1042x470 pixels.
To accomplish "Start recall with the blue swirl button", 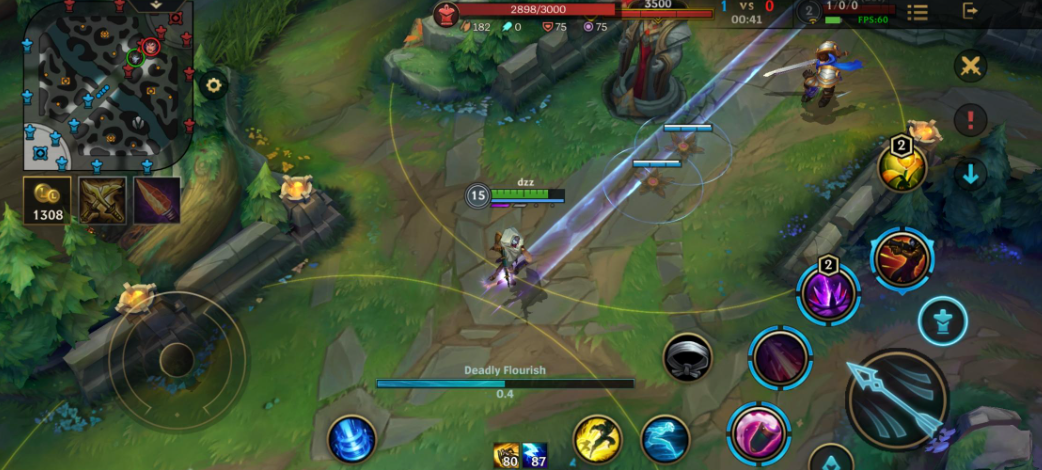I will point(352,439).
